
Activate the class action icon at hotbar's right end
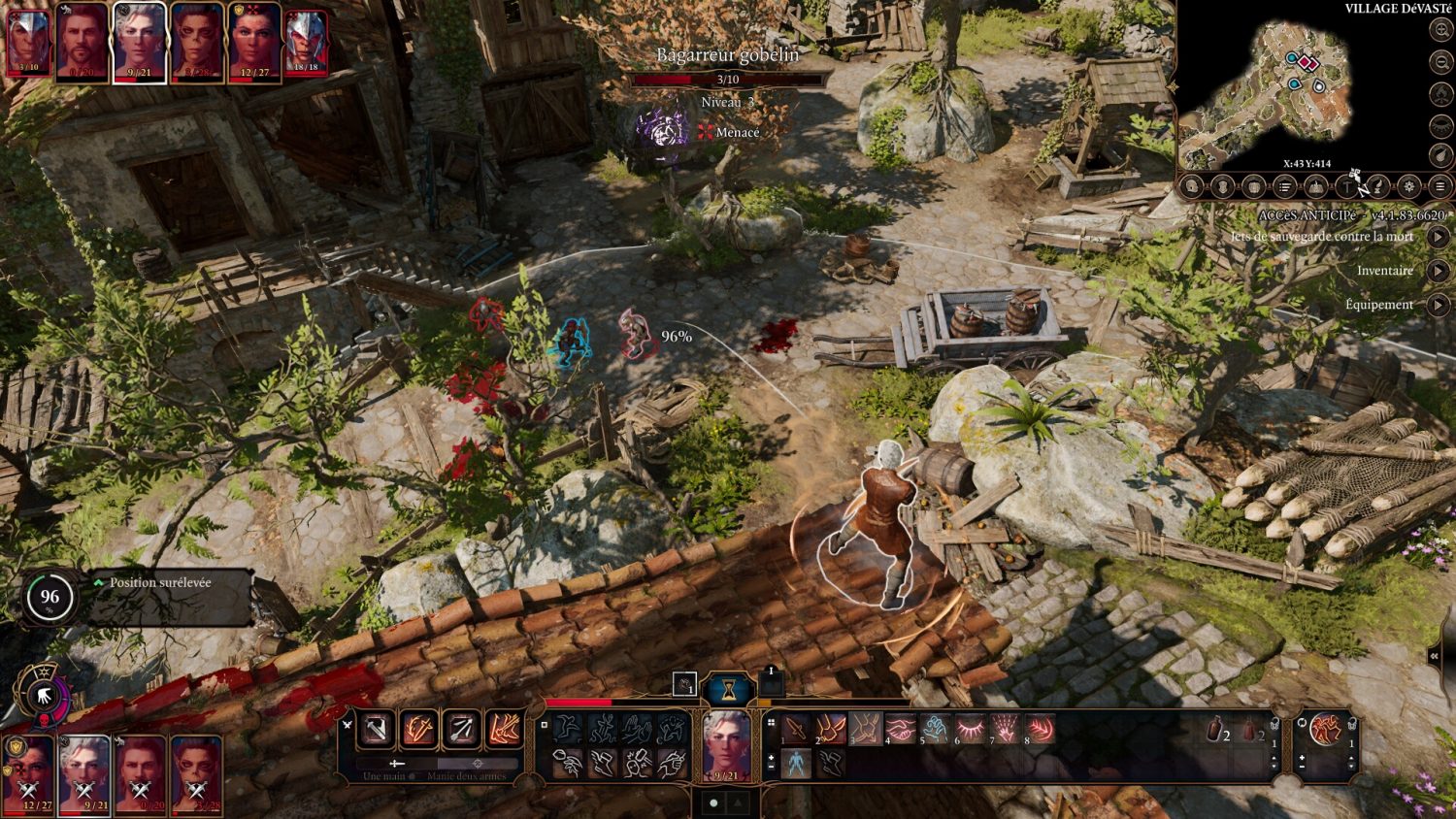tap(1326, 730)
